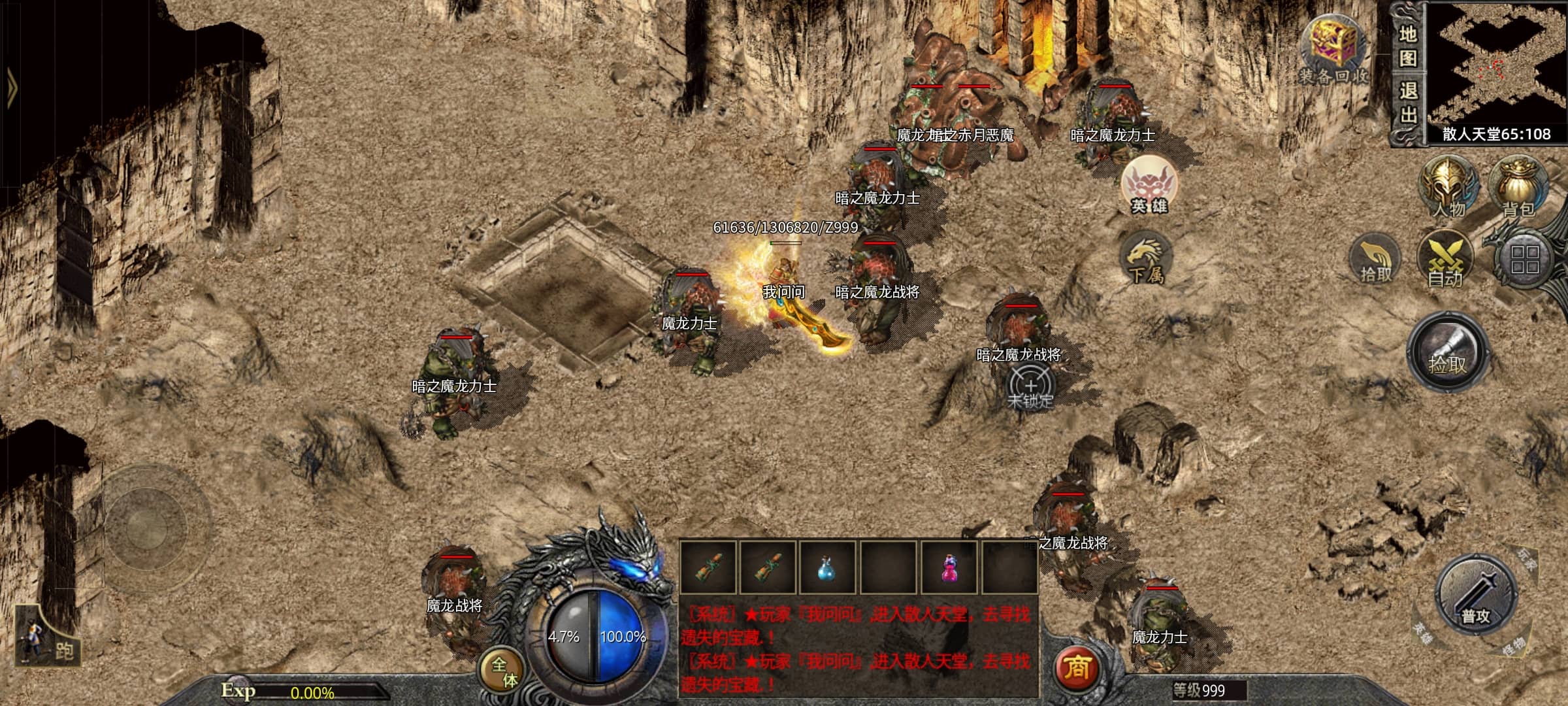This screenshot has width=1568, height=706.
Task: Open the 装备回收 treasure chest
Action: coord(1333,49)
